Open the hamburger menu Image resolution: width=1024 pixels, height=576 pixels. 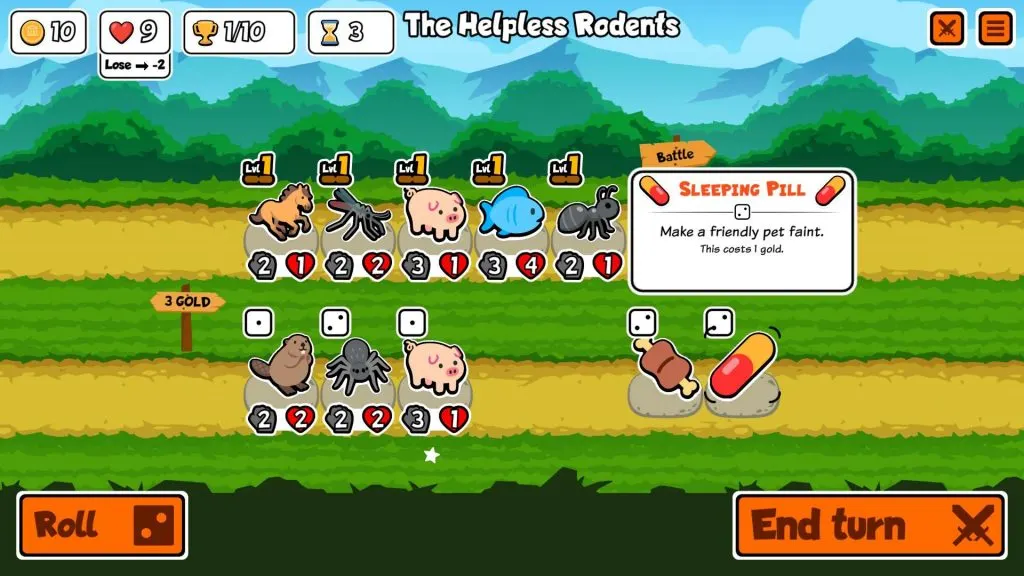(995, 29)
